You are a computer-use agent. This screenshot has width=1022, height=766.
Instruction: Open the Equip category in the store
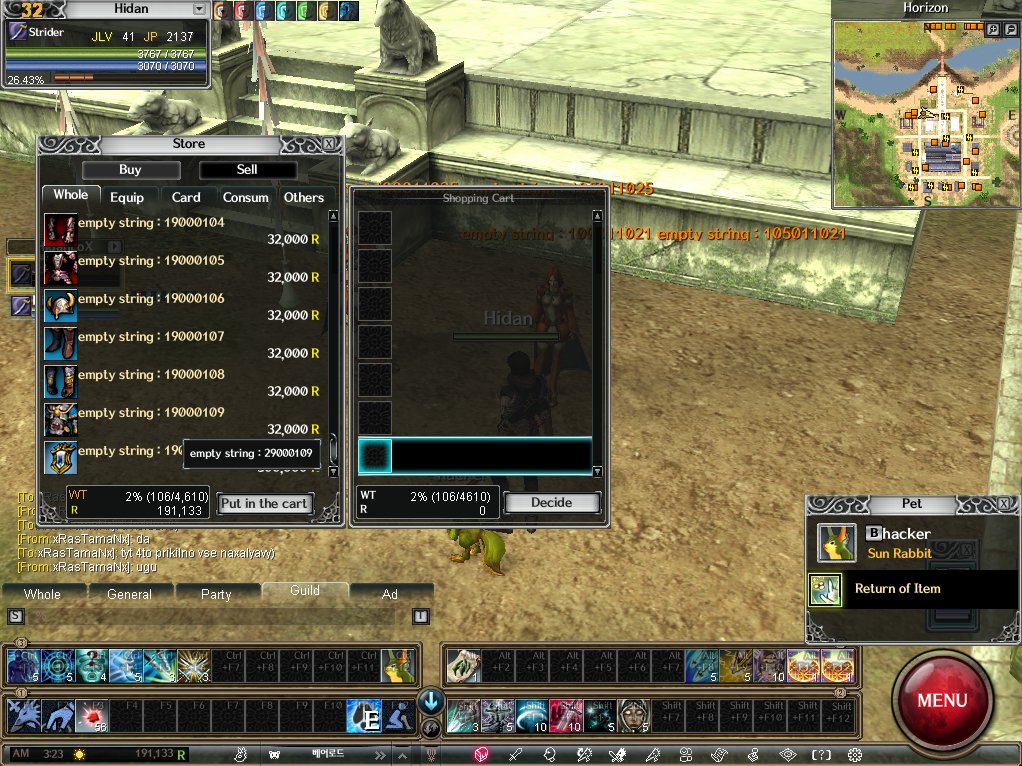point(127,198)
